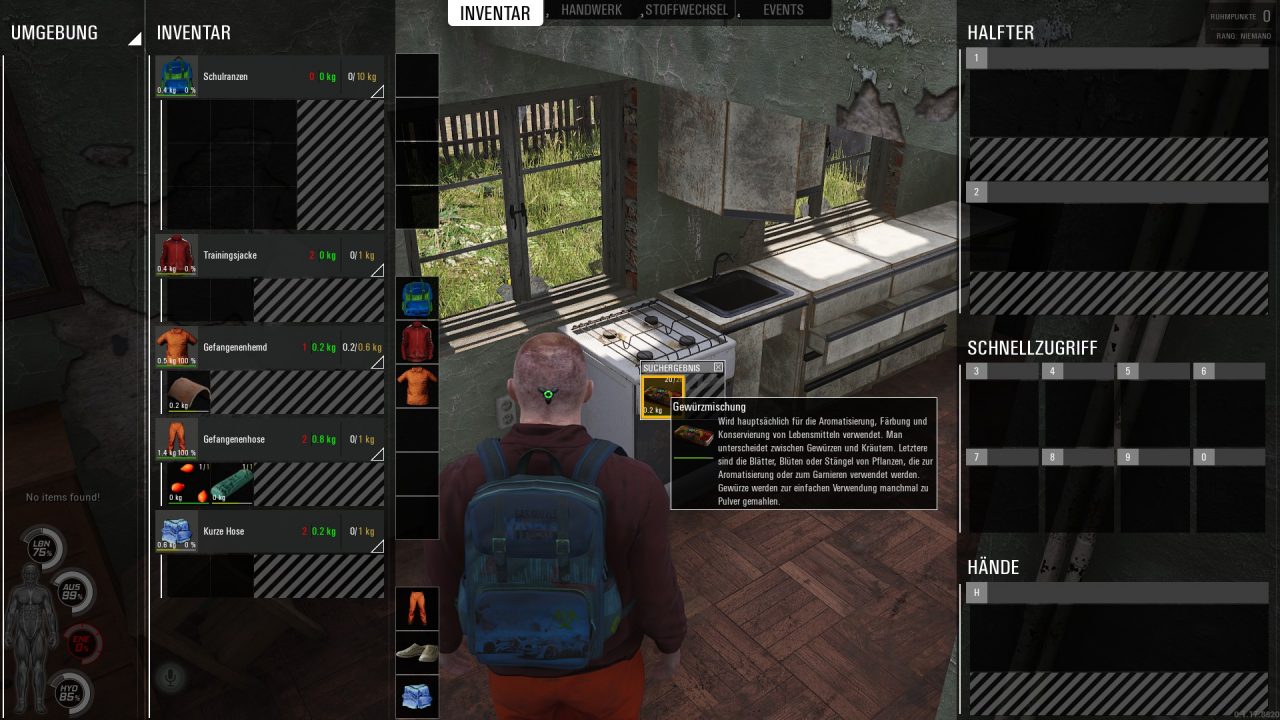Viewport: 1280px width, 720px height.
Task: Expand the Schulranzen corner triangle
Action: point(376,93)
